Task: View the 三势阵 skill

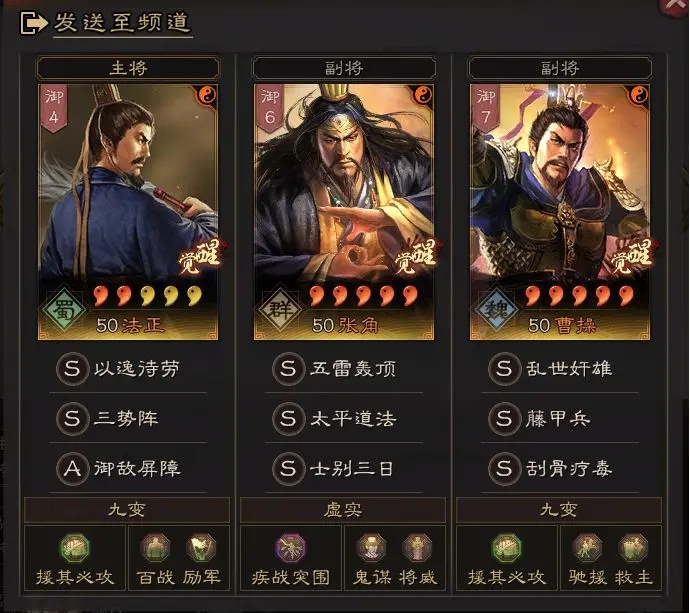Action: 127,419
